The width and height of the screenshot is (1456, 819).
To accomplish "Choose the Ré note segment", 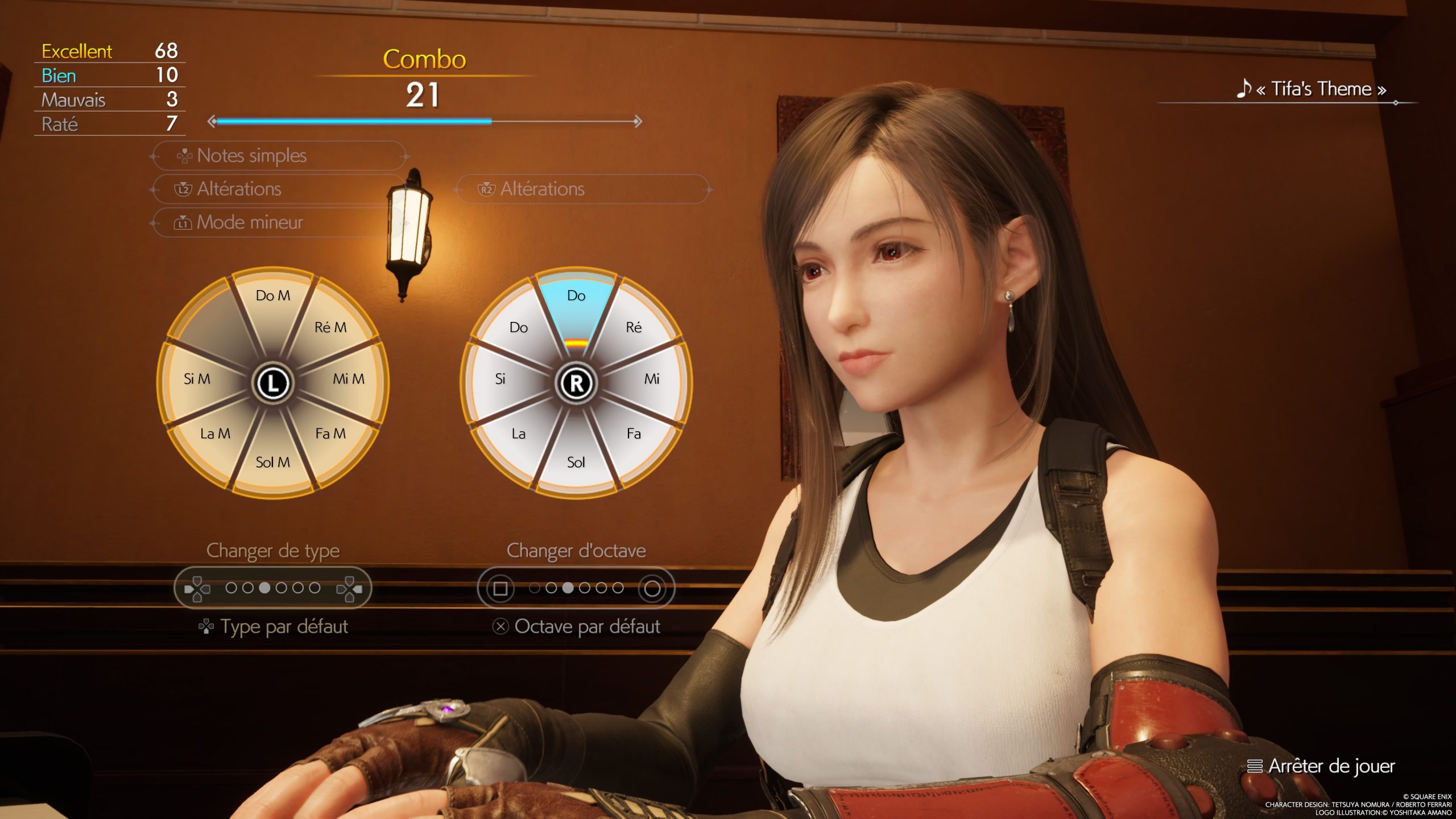I will click(634, 328).
